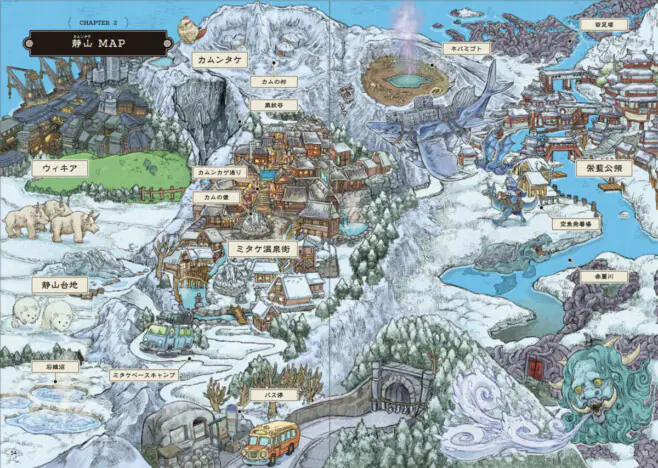Choose the カムンカゲ通り label
The height and width of the screenshot is (468, 658).
[221, 172]
